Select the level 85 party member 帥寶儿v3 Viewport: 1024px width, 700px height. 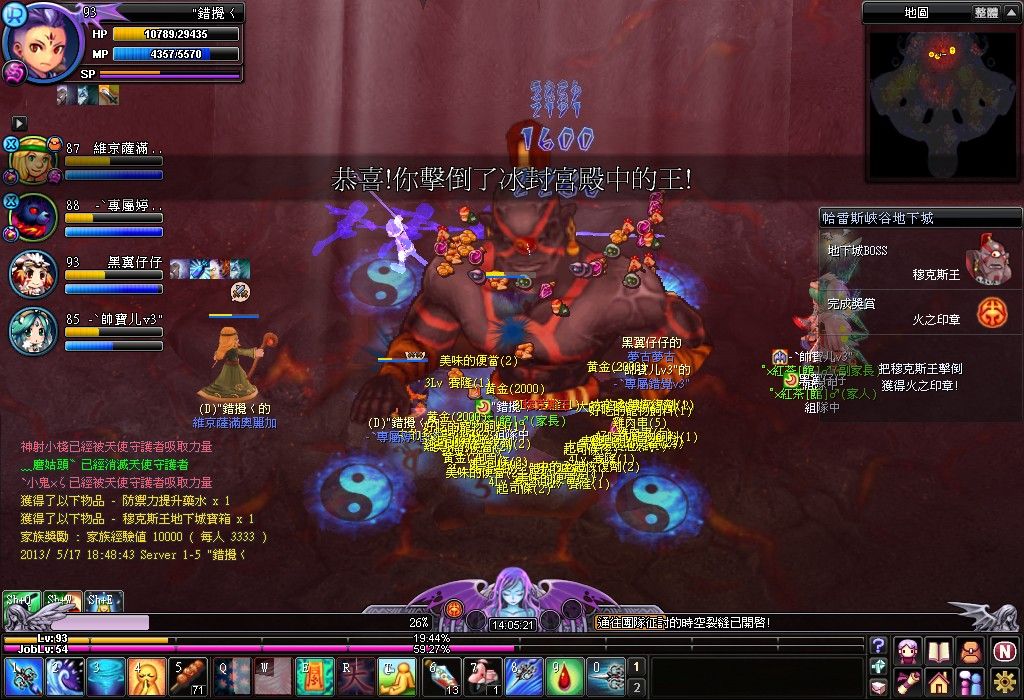click(33, 331)
